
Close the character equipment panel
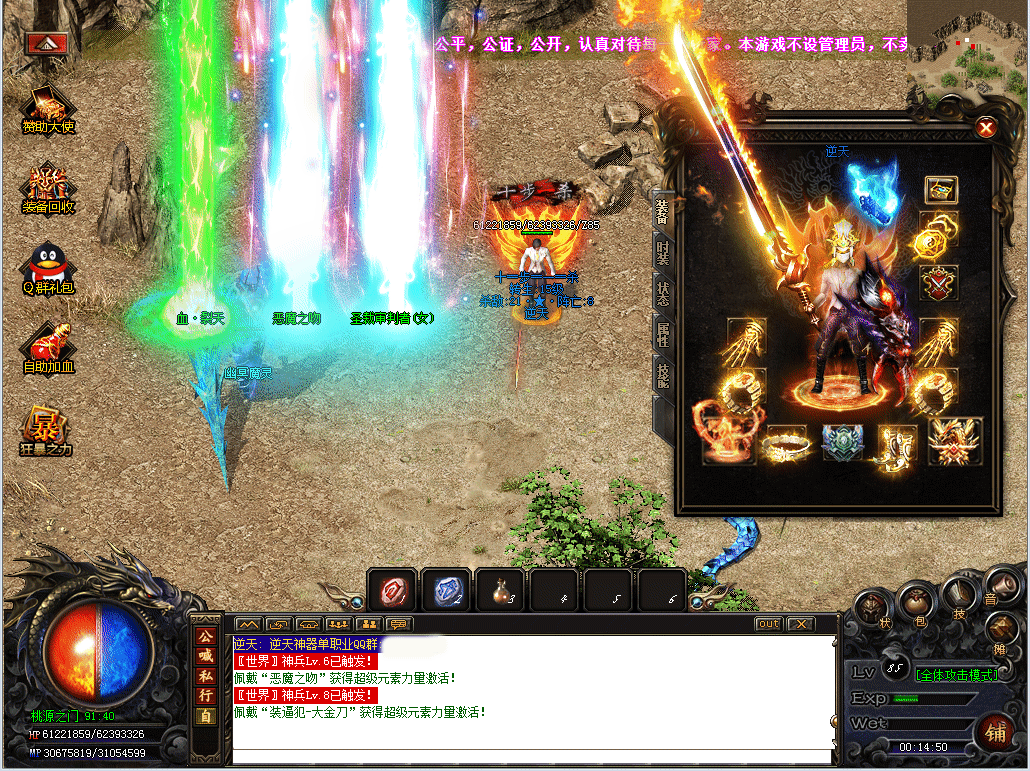986,127
